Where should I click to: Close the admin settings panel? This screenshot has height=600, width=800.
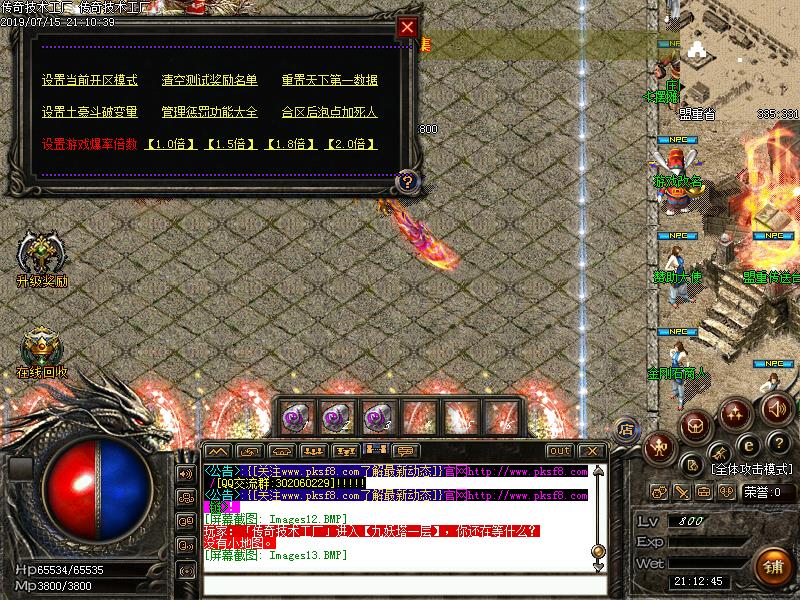[407, 28]
